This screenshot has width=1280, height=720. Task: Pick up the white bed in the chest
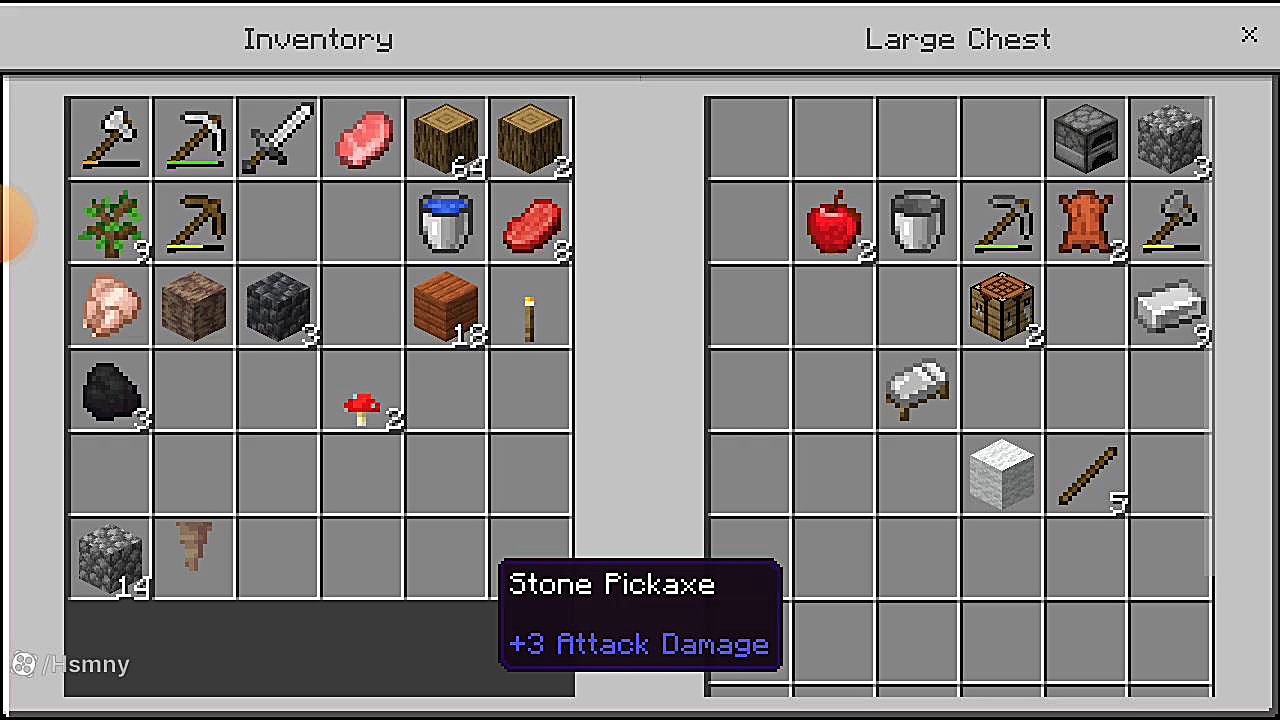pos(917,390)
